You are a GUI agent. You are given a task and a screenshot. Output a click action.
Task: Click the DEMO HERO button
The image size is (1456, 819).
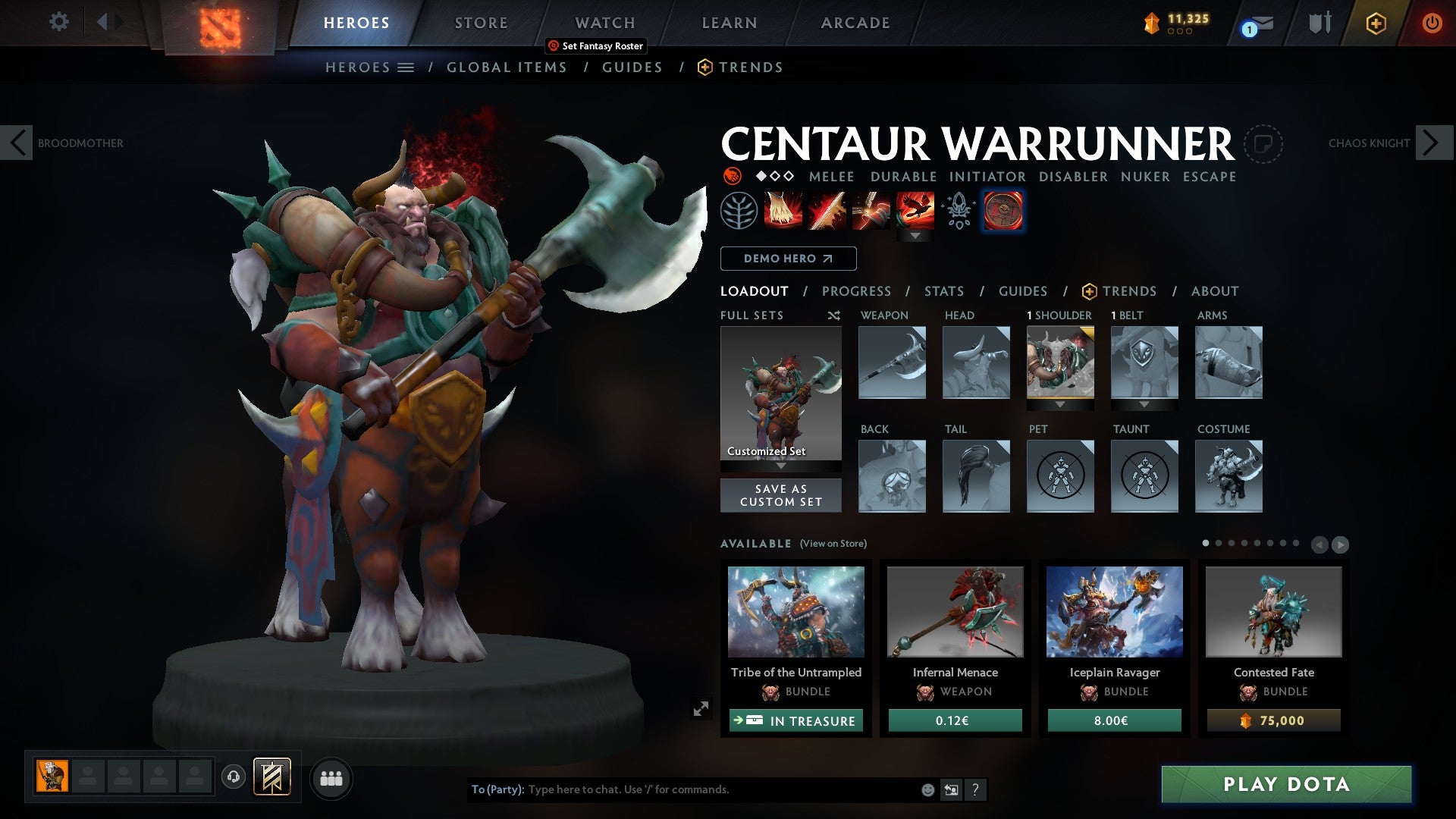pyautogui.click(x=787, y=258)
